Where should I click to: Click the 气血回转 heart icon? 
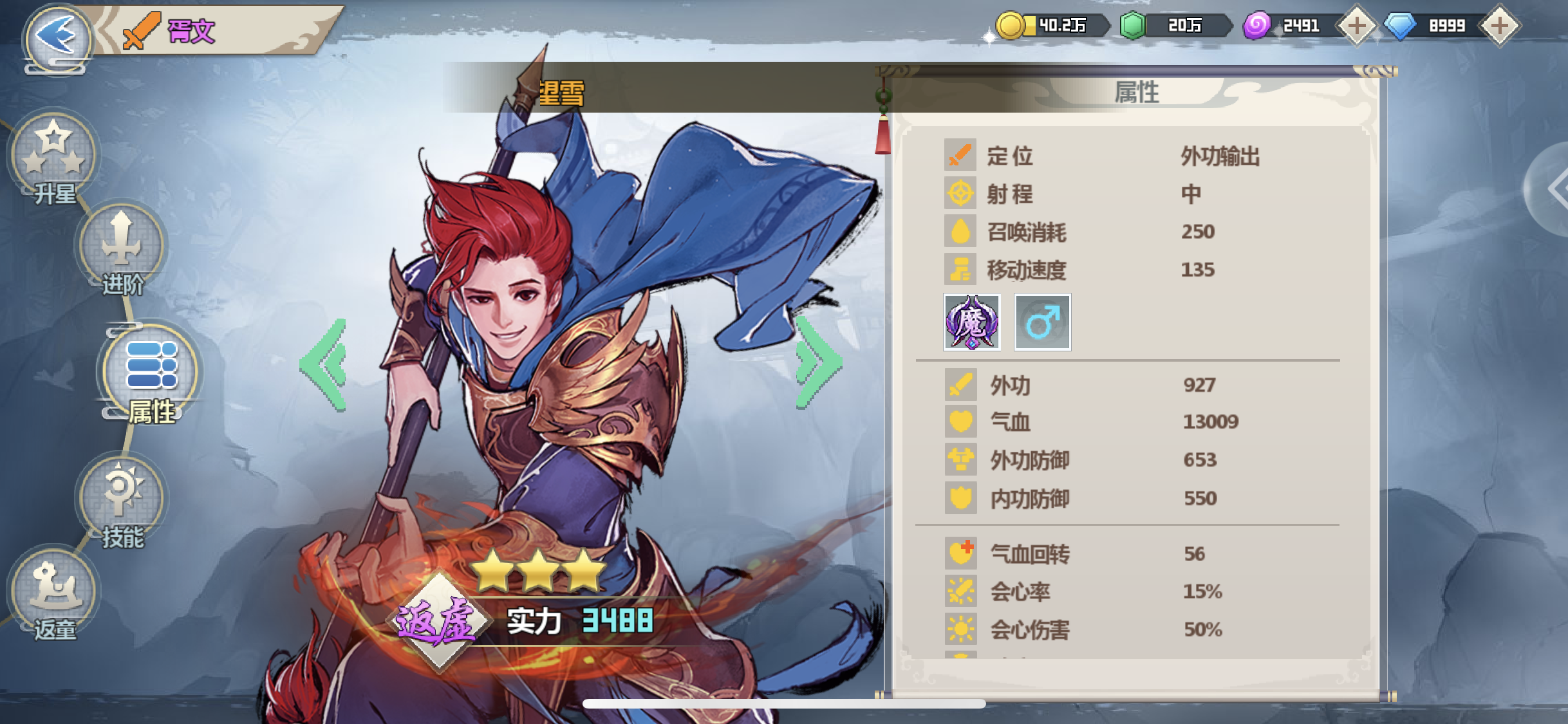960,552
